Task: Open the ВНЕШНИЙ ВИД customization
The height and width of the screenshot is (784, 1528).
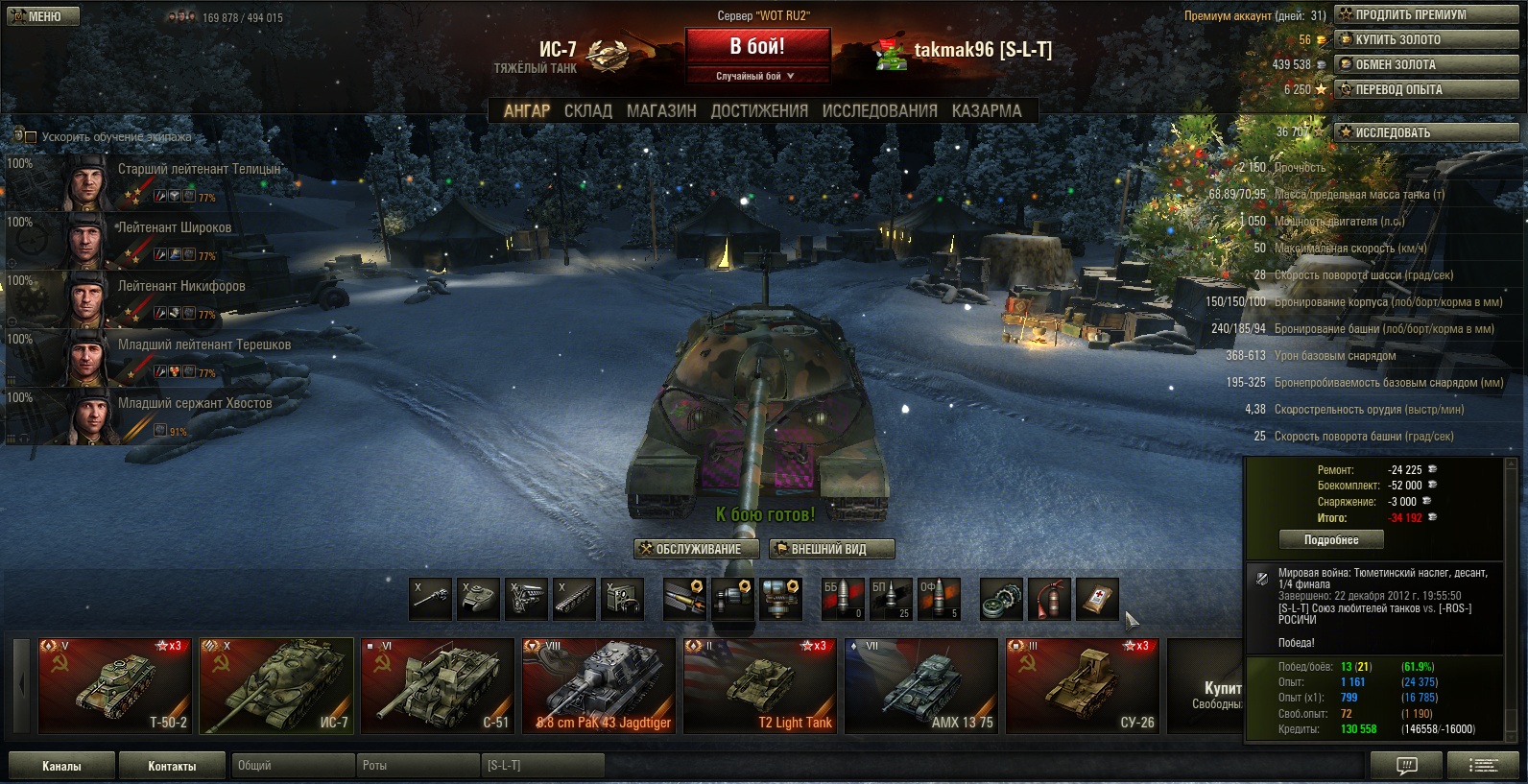Action: (831, 549)
